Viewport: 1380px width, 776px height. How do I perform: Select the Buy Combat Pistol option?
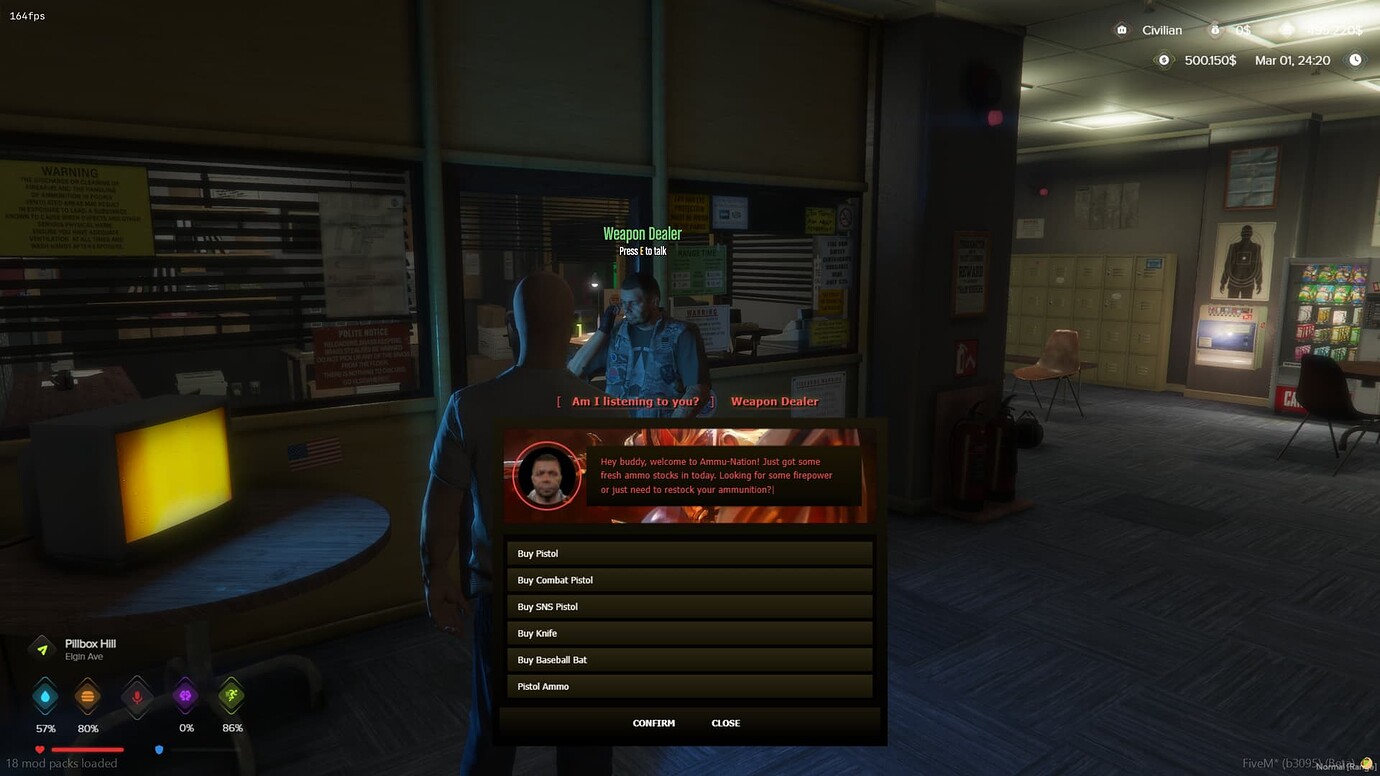point(689,579)
